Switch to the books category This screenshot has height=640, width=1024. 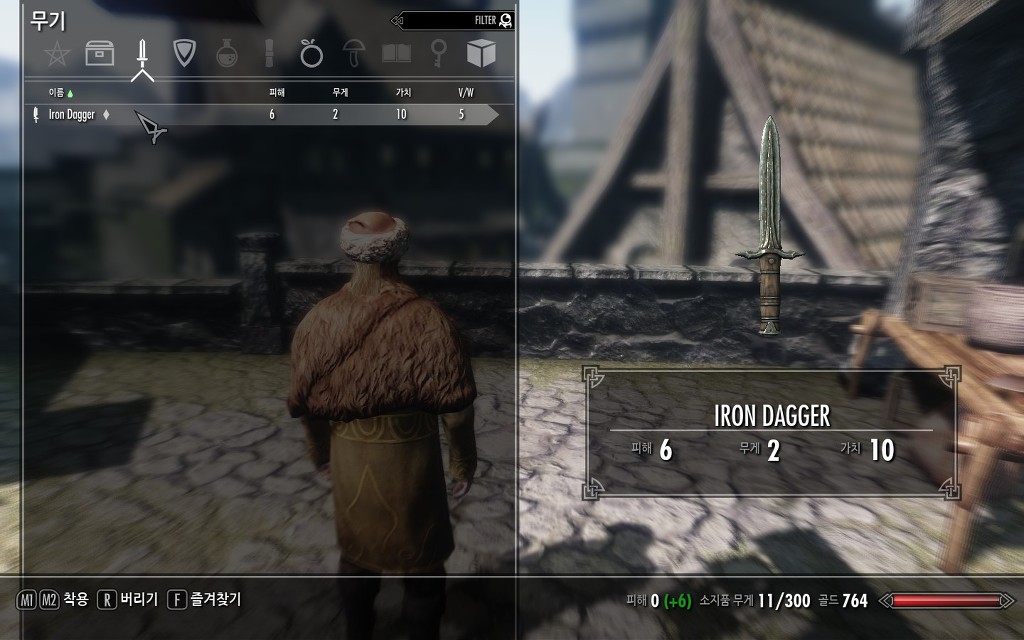click(397, 53)
